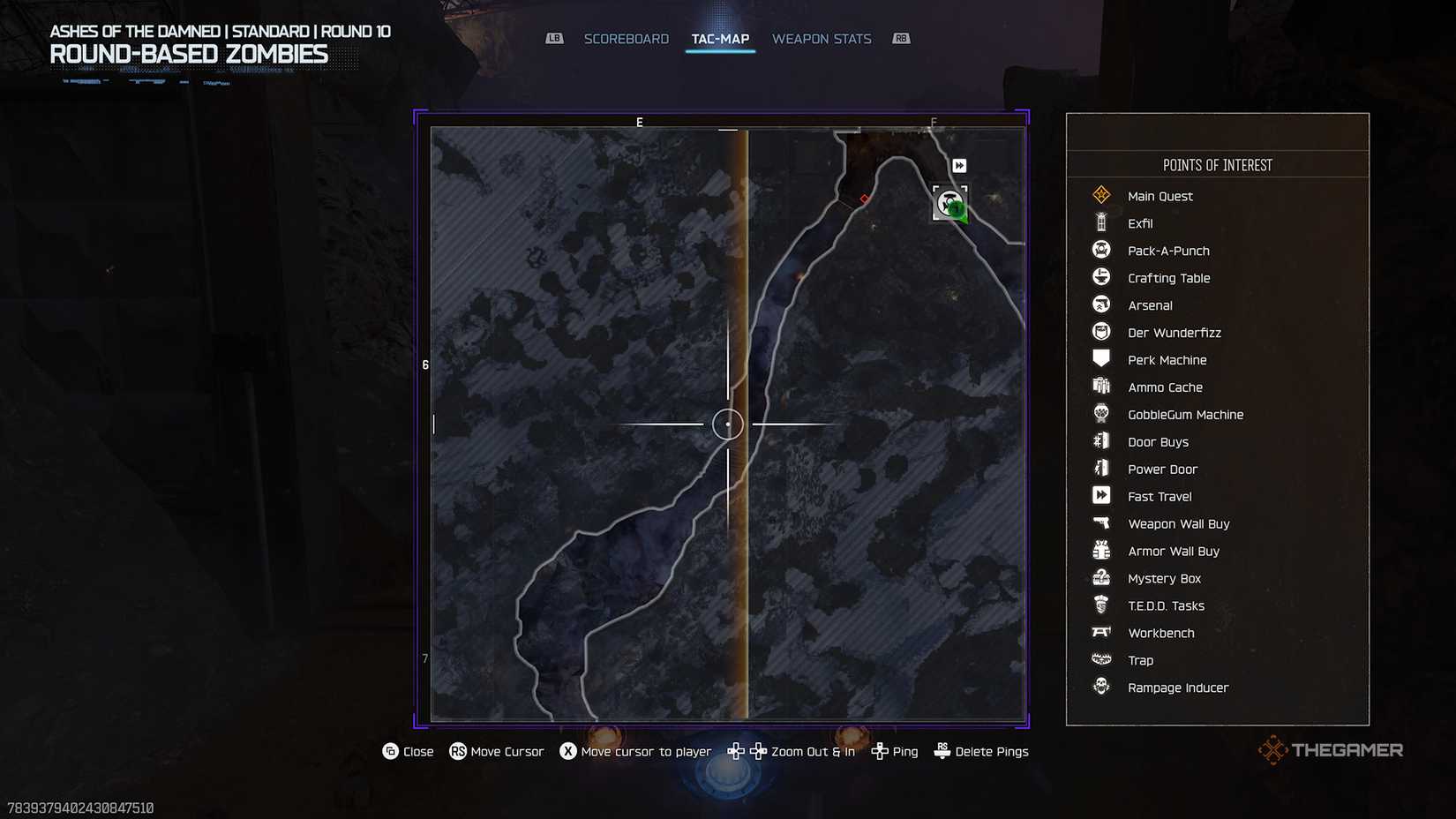This screenshot has height=819, width=1456.
Task: Expand the T.E.D.D. Tasks entry
Action: 1100,605
